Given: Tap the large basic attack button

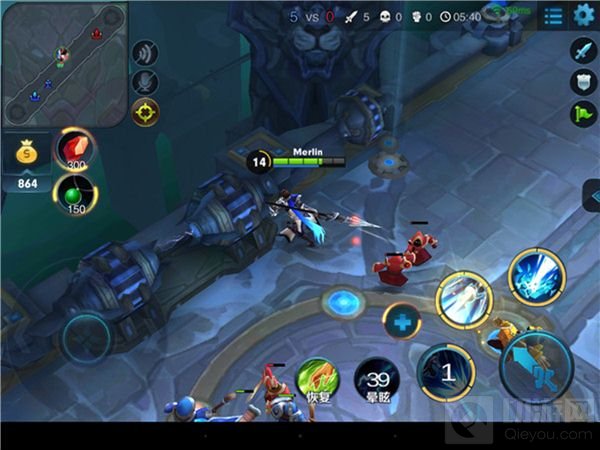Looking at the screenshot, I should click(536, 367).
